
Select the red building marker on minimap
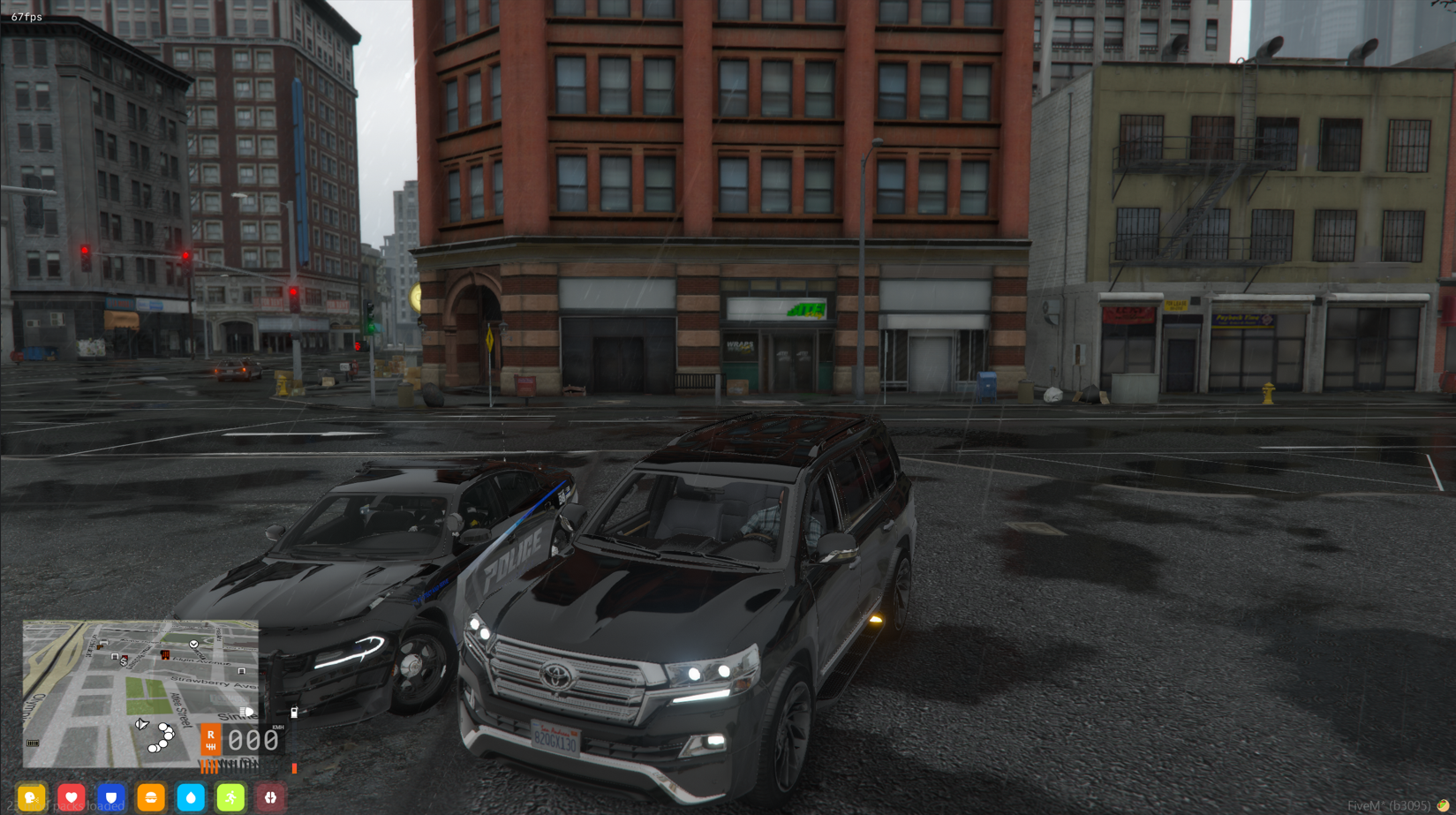[164, 654]
